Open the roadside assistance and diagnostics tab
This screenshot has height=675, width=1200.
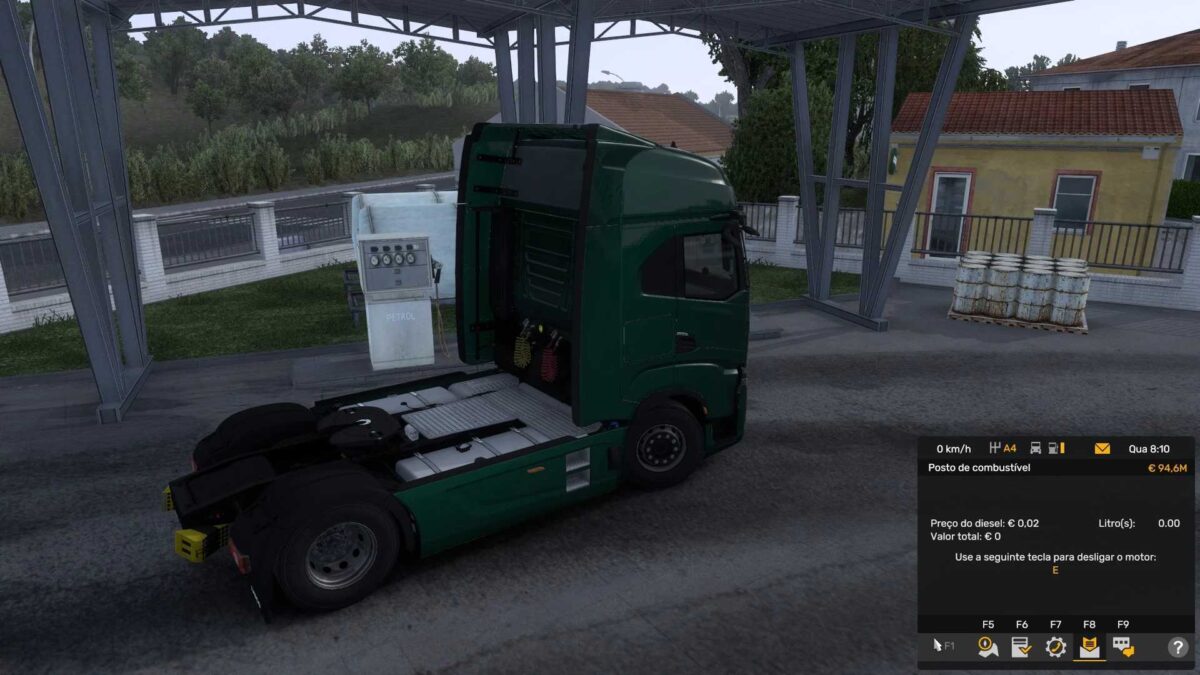(x=1055, y=647)
